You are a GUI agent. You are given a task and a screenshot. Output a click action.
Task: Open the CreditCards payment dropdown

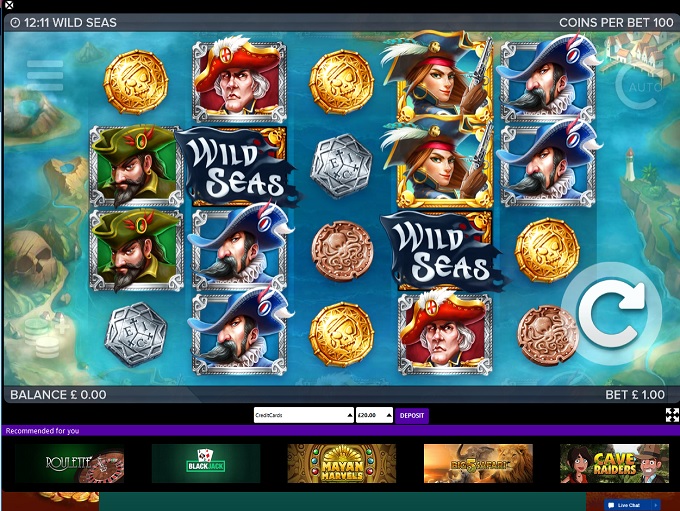(x=303, y=415)
